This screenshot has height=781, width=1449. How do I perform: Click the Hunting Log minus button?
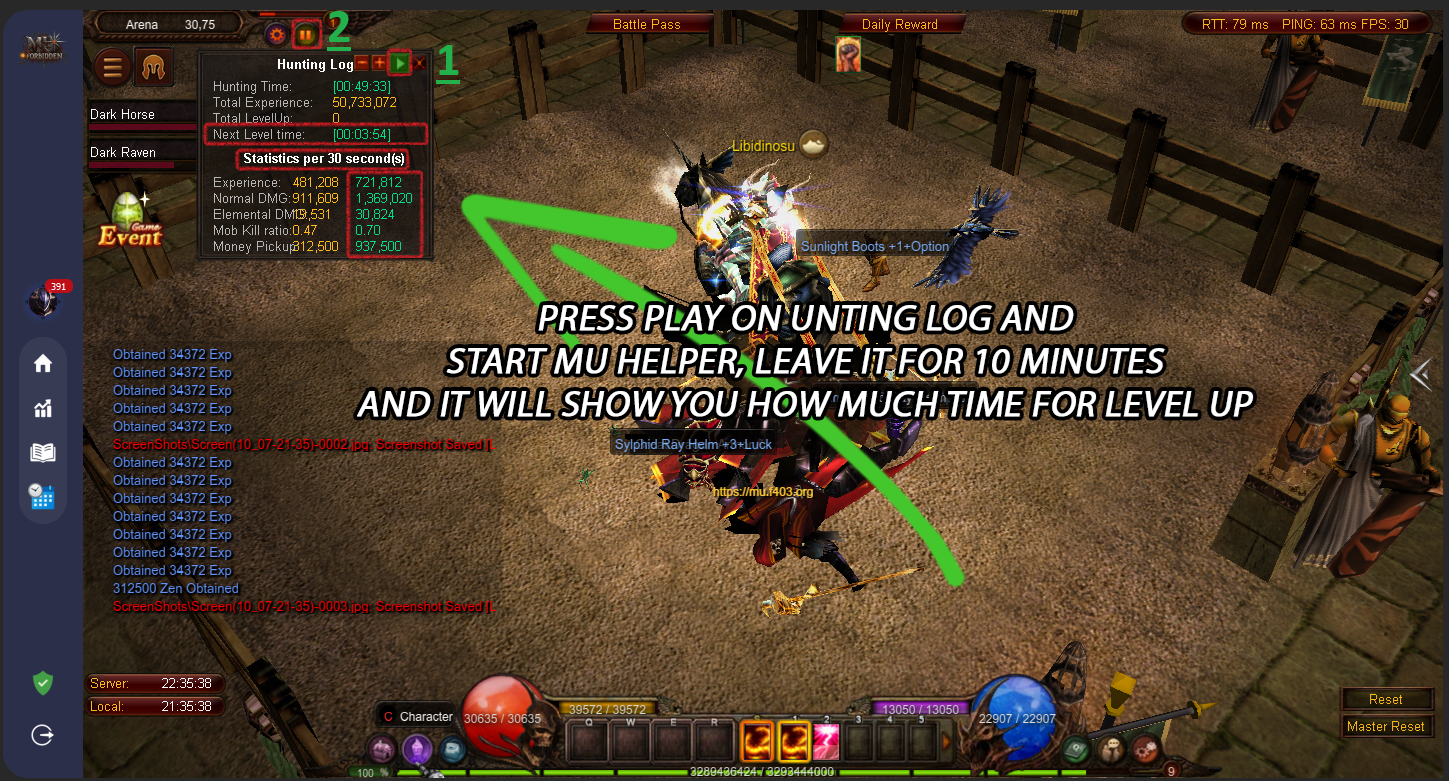(363, 64)
